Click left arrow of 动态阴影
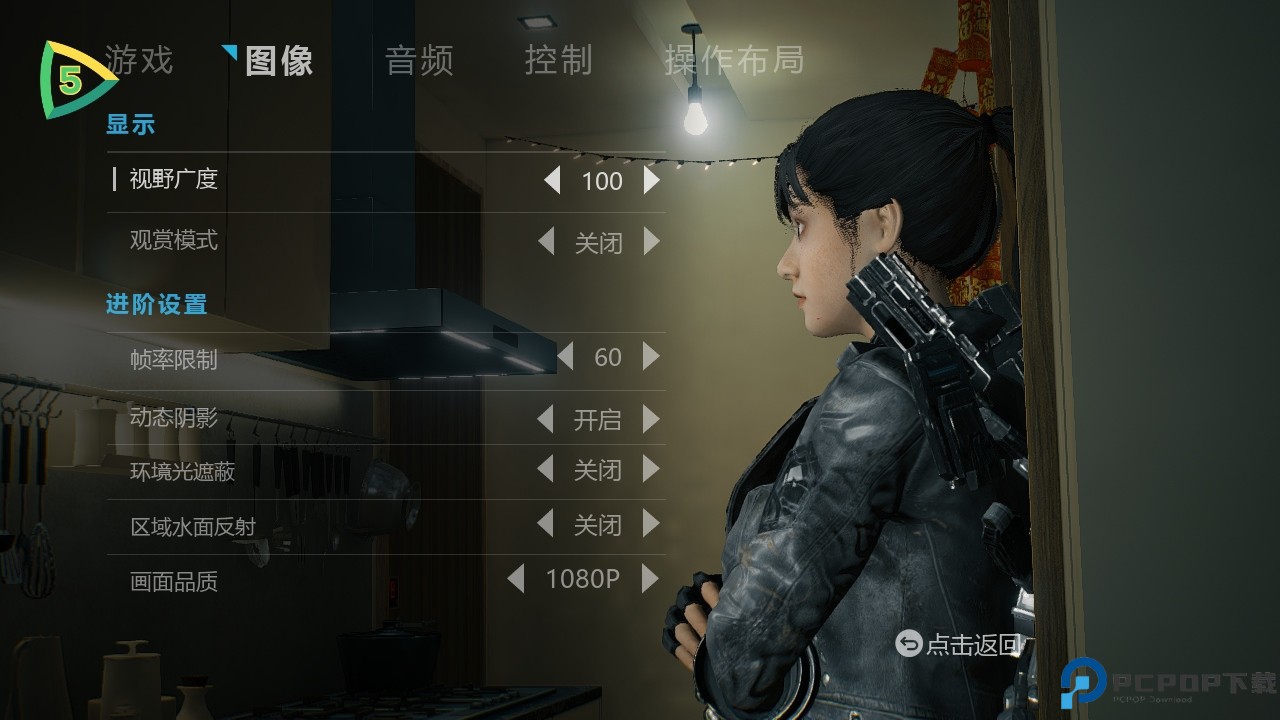The image size is (1280, 720). point(546,419)
